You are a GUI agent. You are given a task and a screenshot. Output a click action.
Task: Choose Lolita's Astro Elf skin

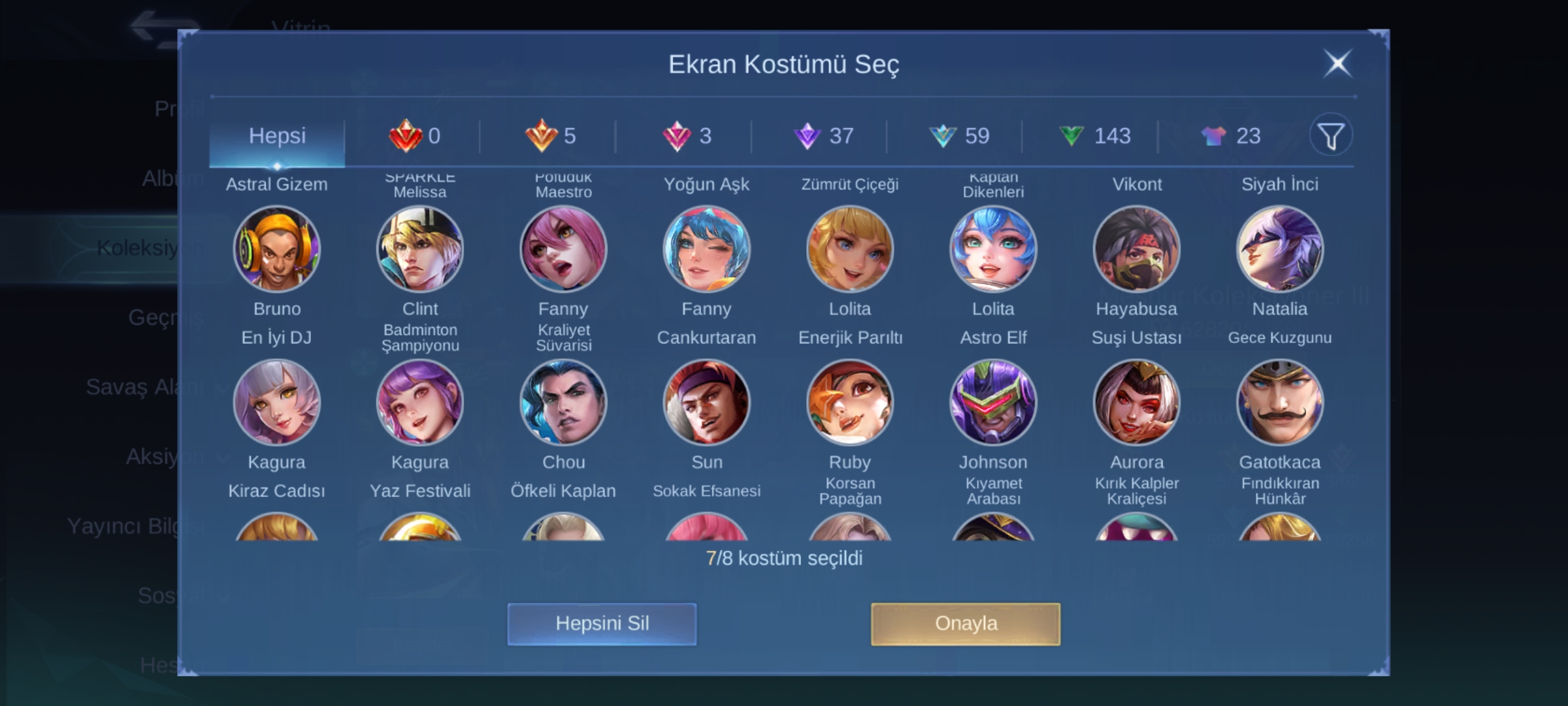click(993, 249)
